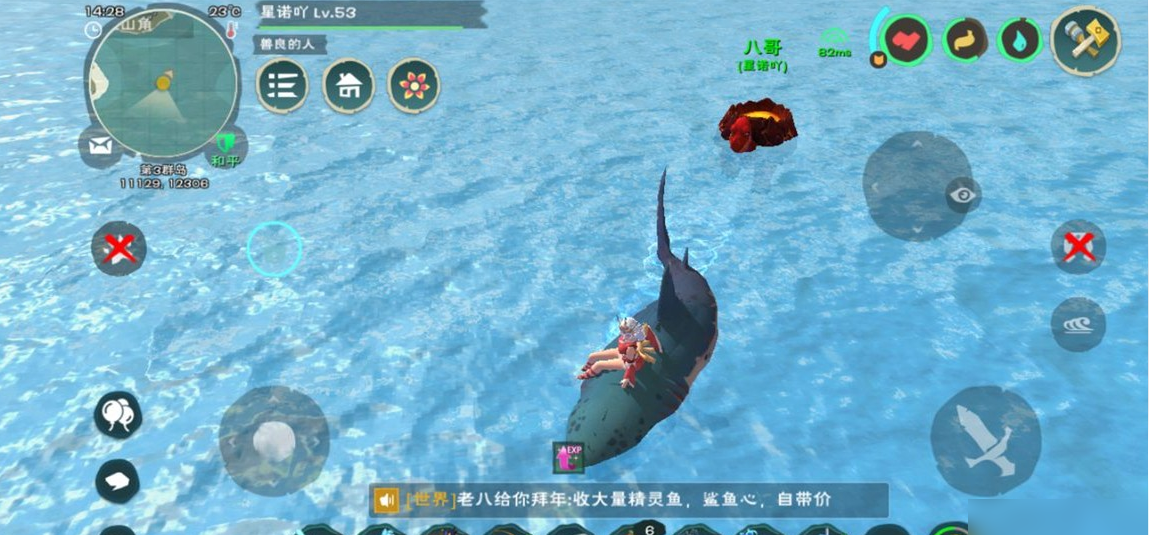Tap the red X button beside the joystick

tap(118, 248)
